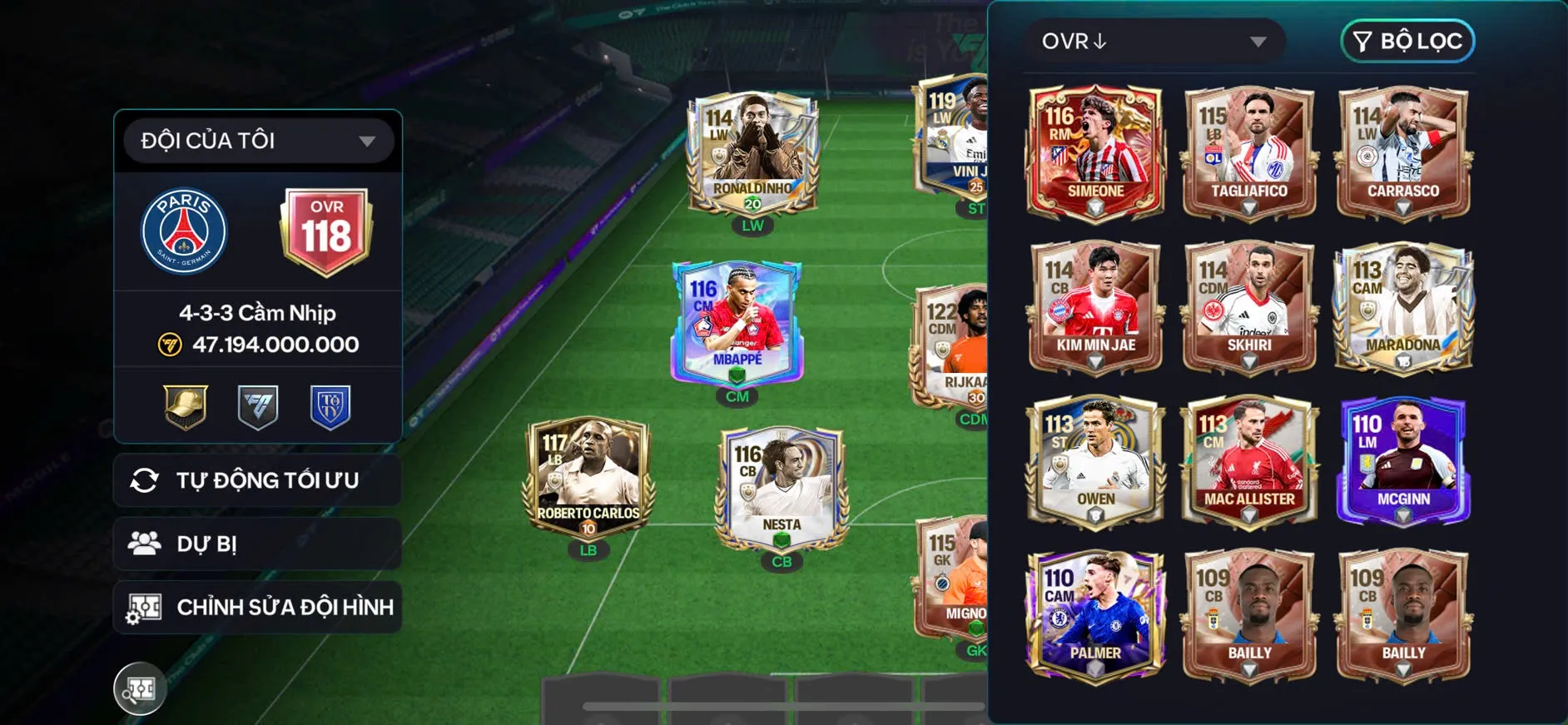Pick the Mac Allister CM card
The width and height of the screenshot is (1568, 725).
click(x=1249, y=460)
